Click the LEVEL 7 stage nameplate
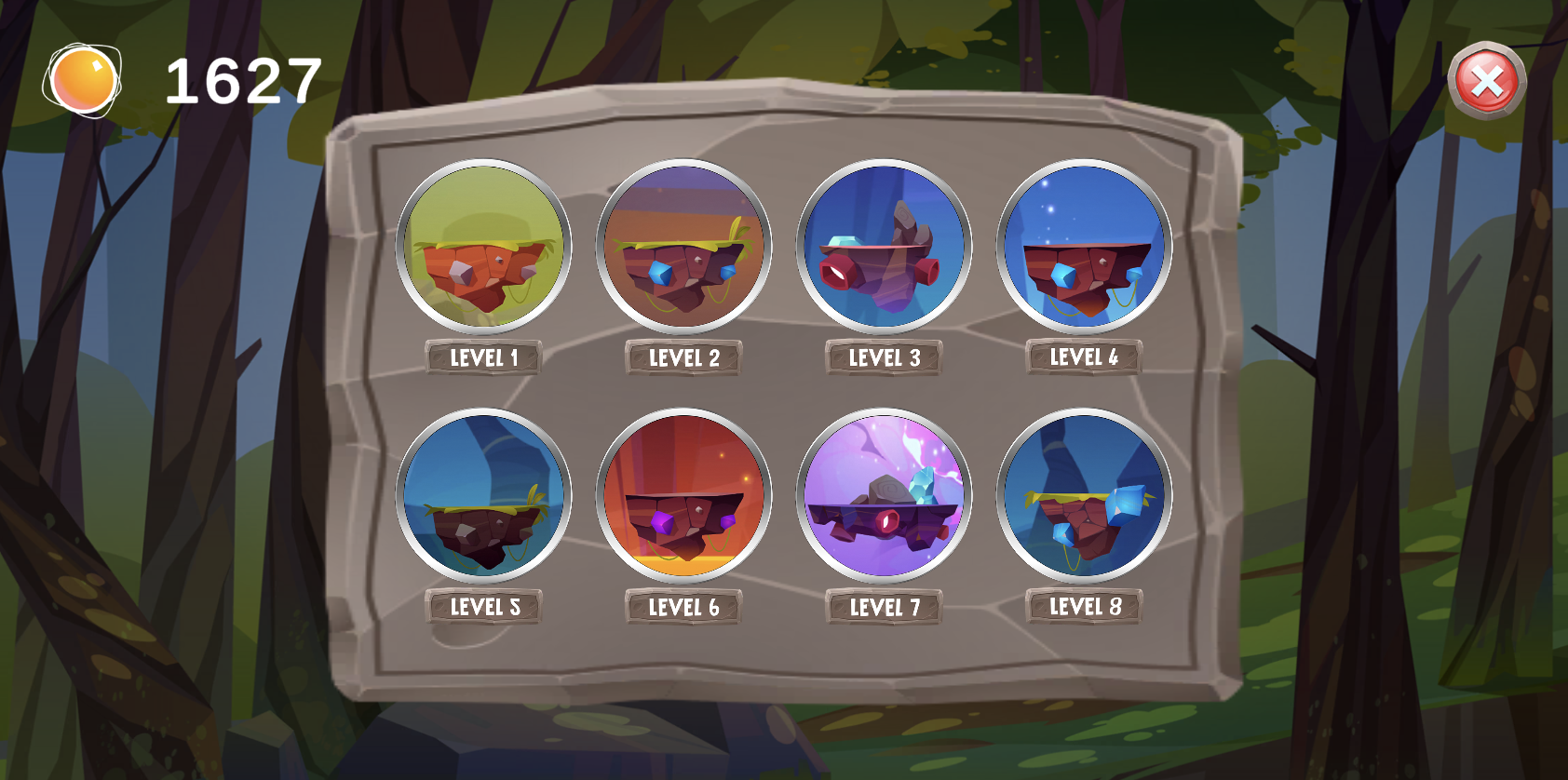Viewport: 1568px width, 780px height. [884, 606]
